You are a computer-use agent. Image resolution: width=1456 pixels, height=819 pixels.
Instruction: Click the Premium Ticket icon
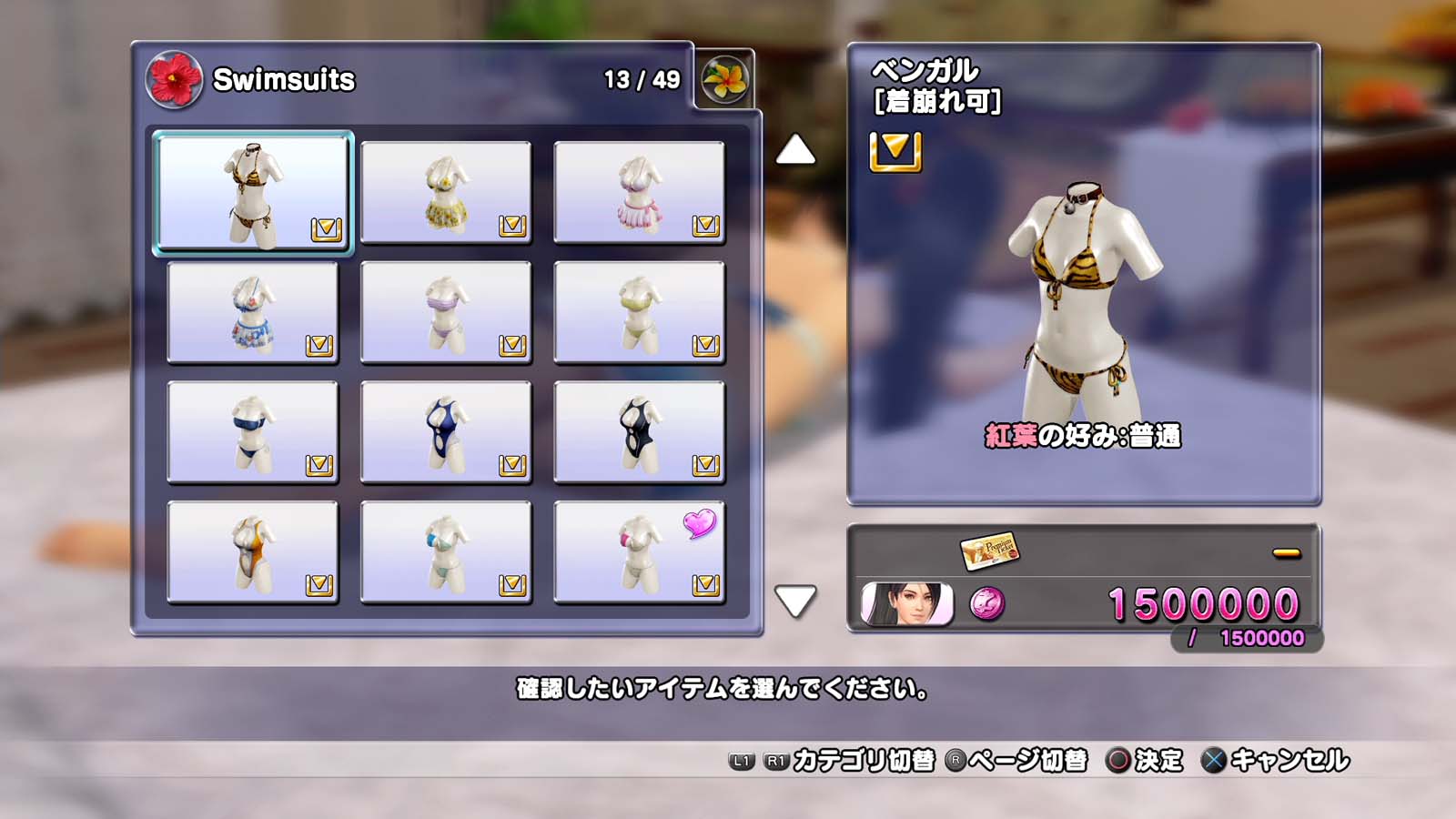click(989, 551)
